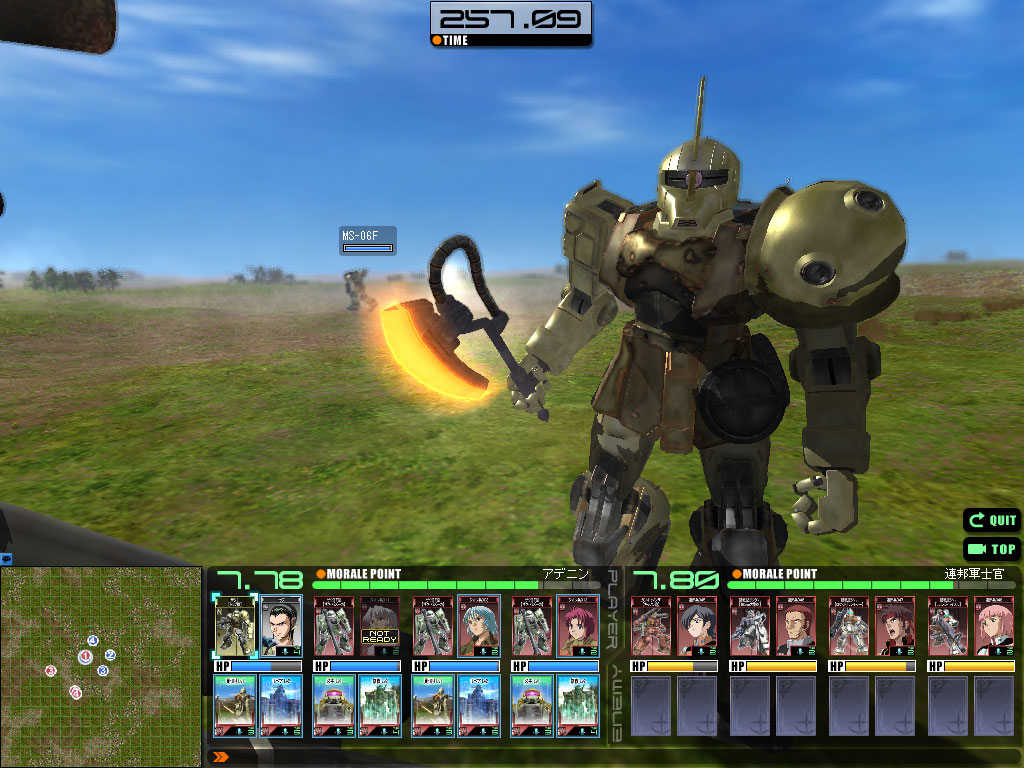Click the QUIT button
Viewport: 1024px width, 768px height.
(x=991, y=520)
